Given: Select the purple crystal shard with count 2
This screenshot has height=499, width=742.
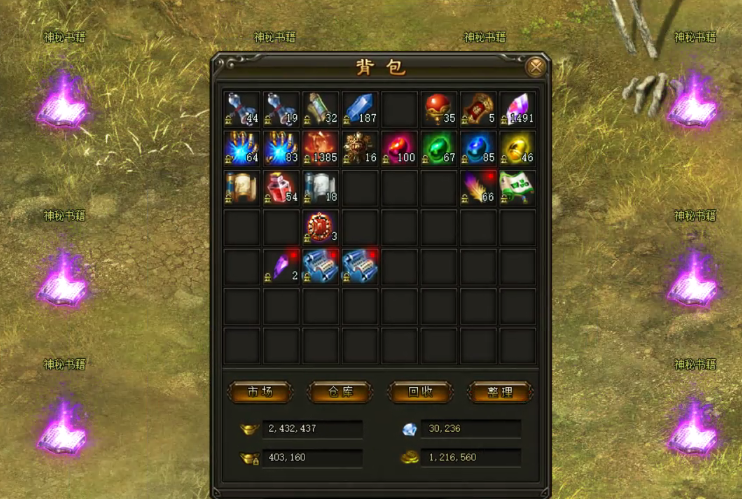Looking at the screenshot, I should click(280, 266).
